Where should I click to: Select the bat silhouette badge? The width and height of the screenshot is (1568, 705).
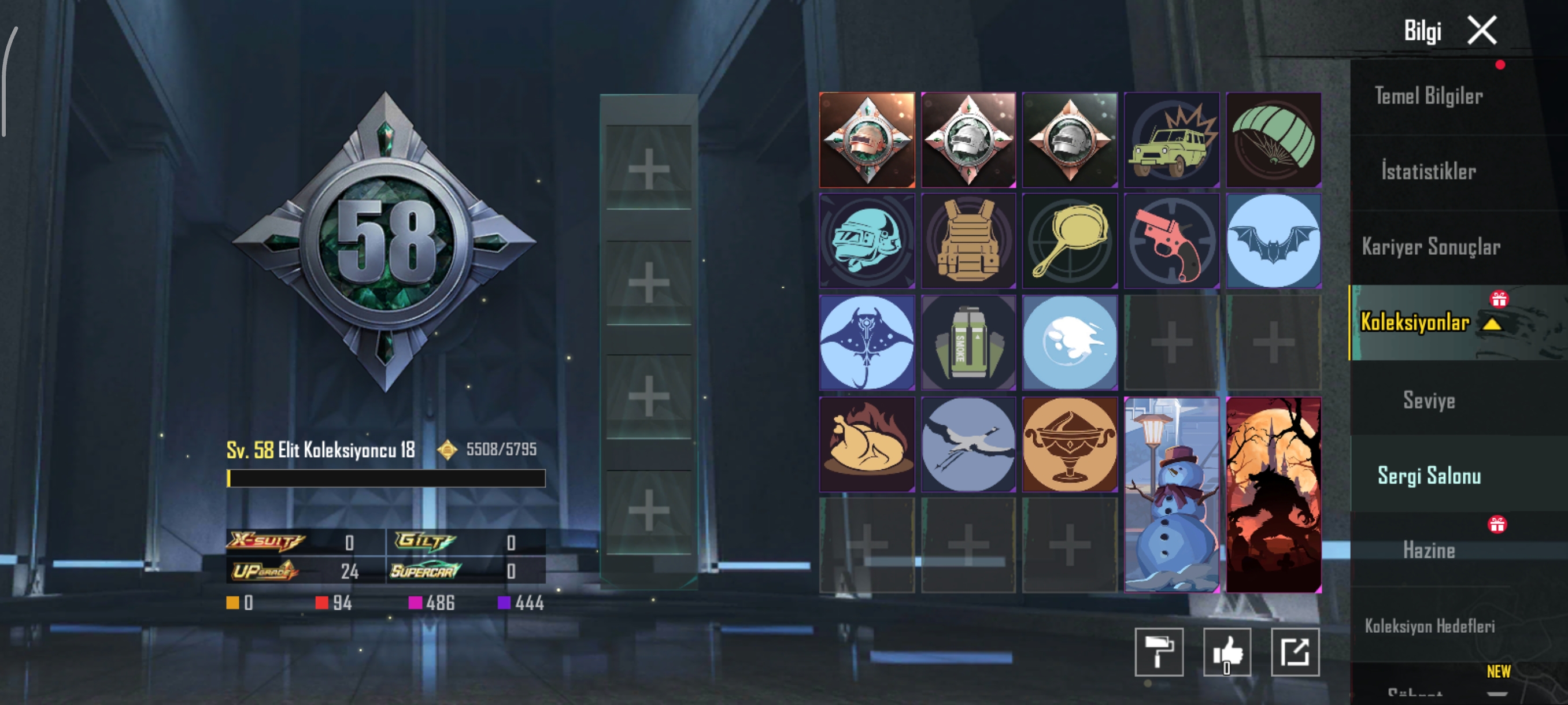1273,241
